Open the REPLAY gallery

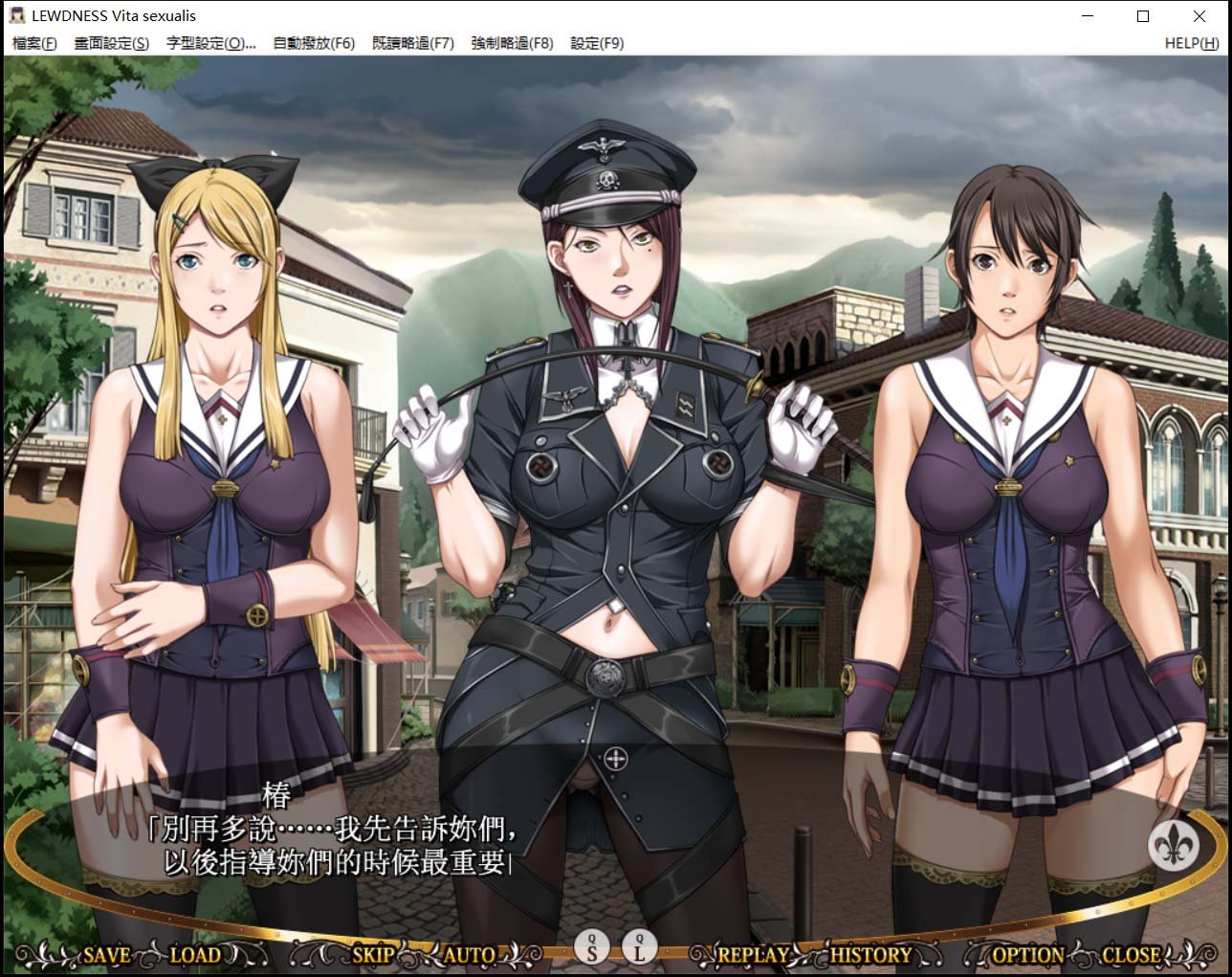[755, 955]
